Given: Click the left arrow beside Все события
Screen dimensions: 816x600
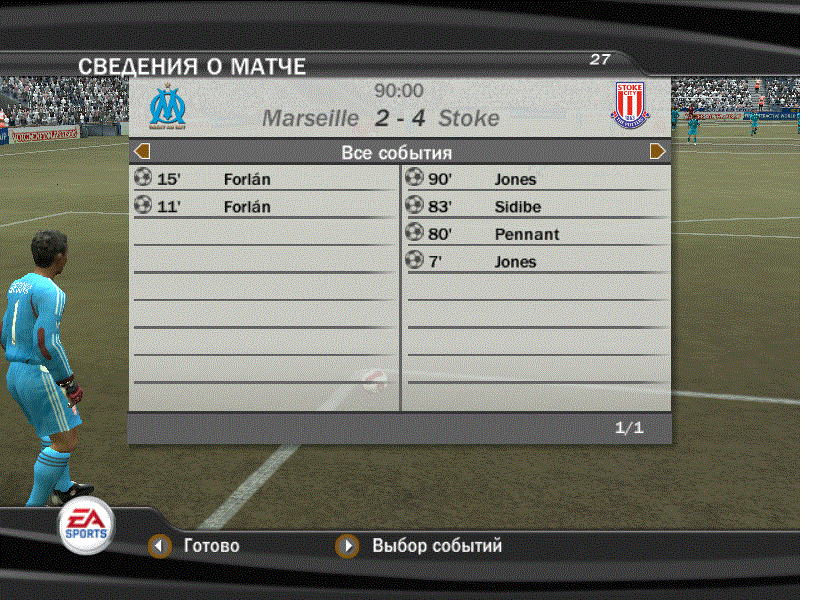Looking at the screenshot, I should [x=142, y=152].
